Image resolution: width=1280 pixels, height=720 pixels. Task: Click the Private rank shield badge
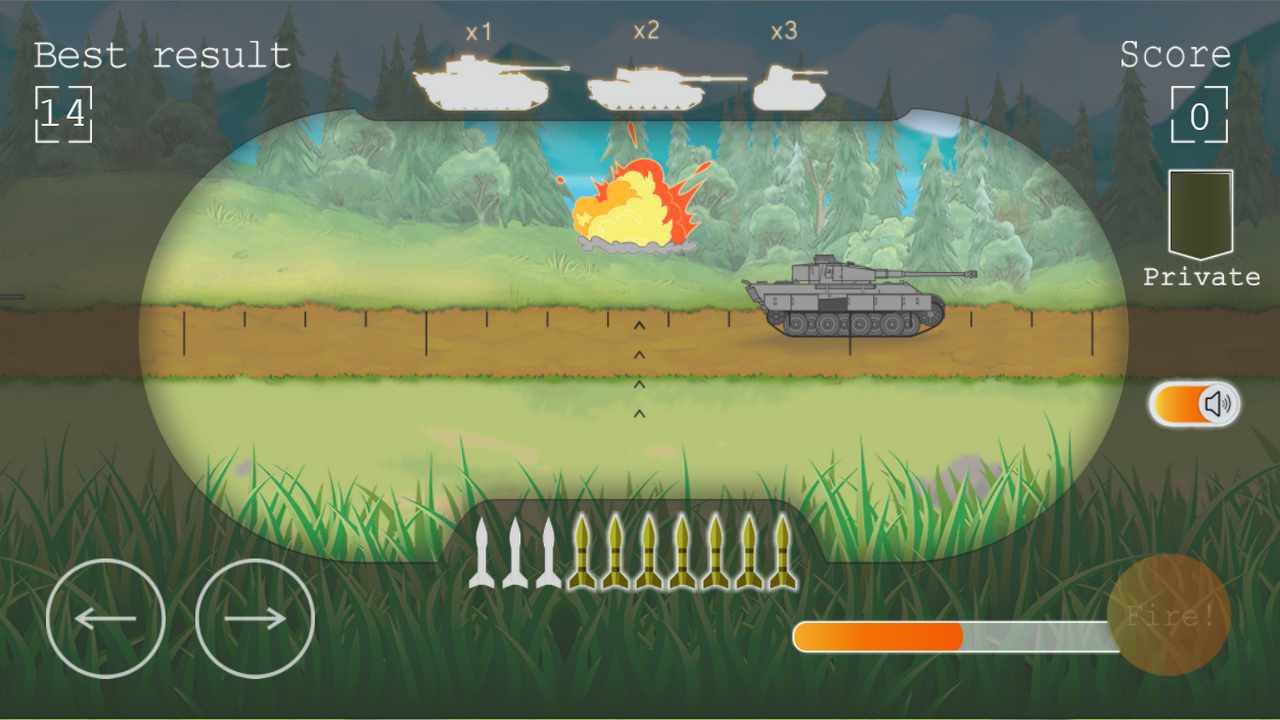pyautogui.click(x=1200, y=210)
